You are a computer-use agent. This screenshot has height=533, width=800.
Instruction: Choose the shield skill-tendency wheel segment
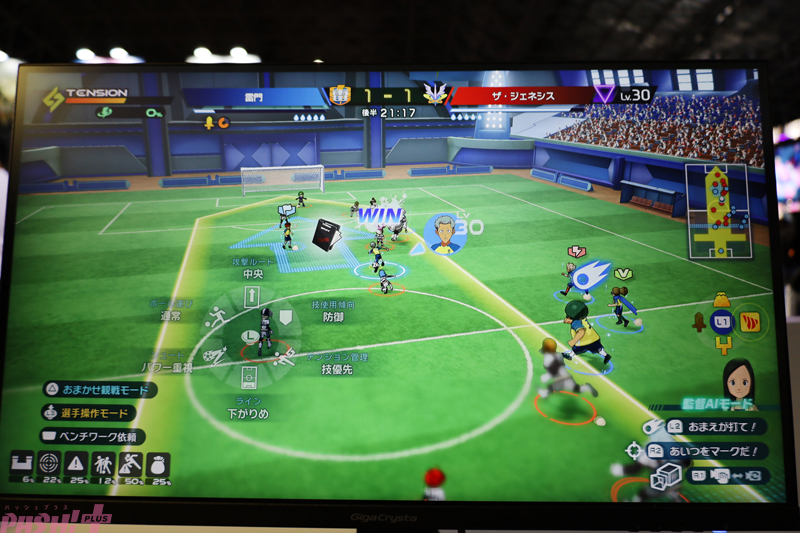click(x=285, y=318)
